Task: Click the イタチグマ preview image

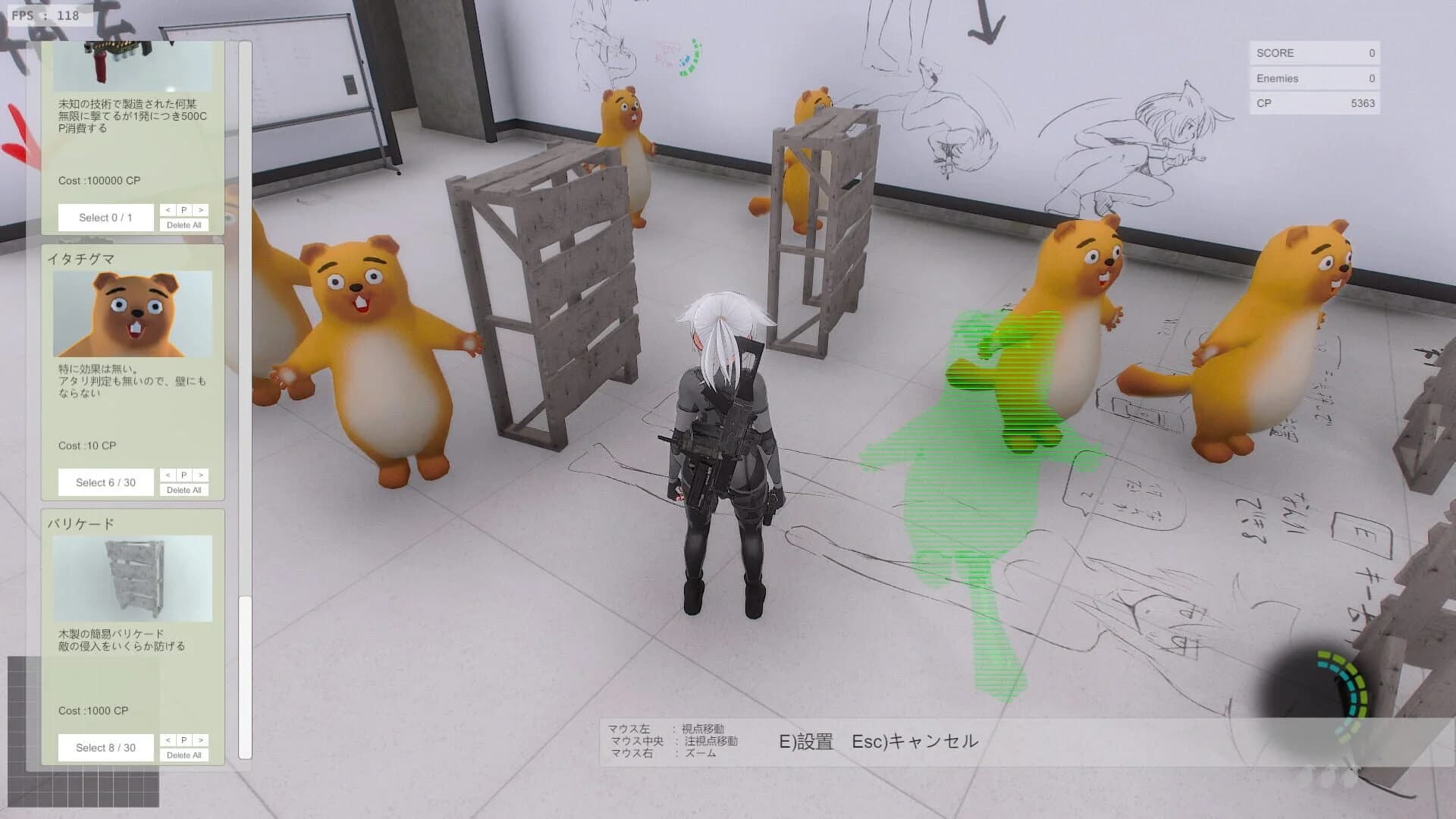Action: [133, 313]
